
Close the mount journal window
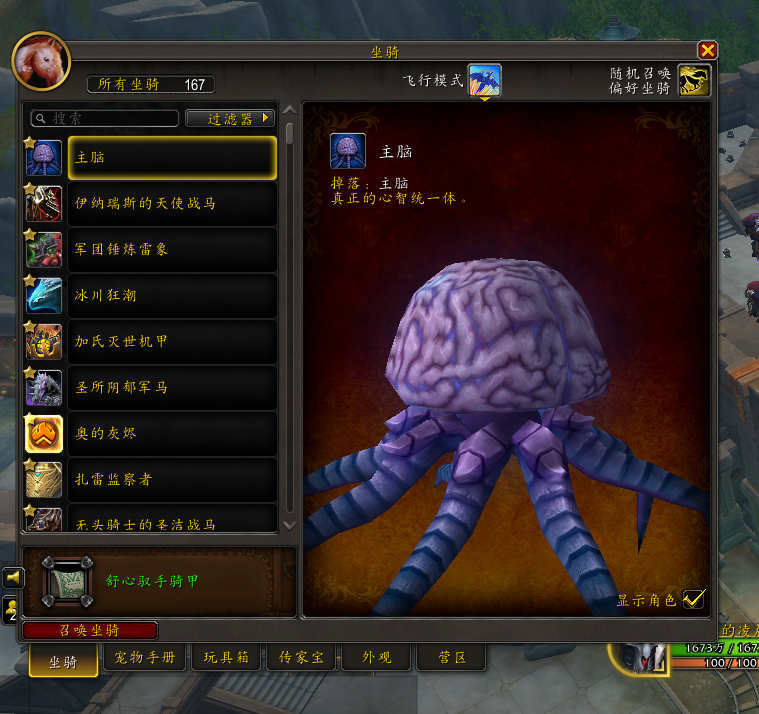coord(707,50)
